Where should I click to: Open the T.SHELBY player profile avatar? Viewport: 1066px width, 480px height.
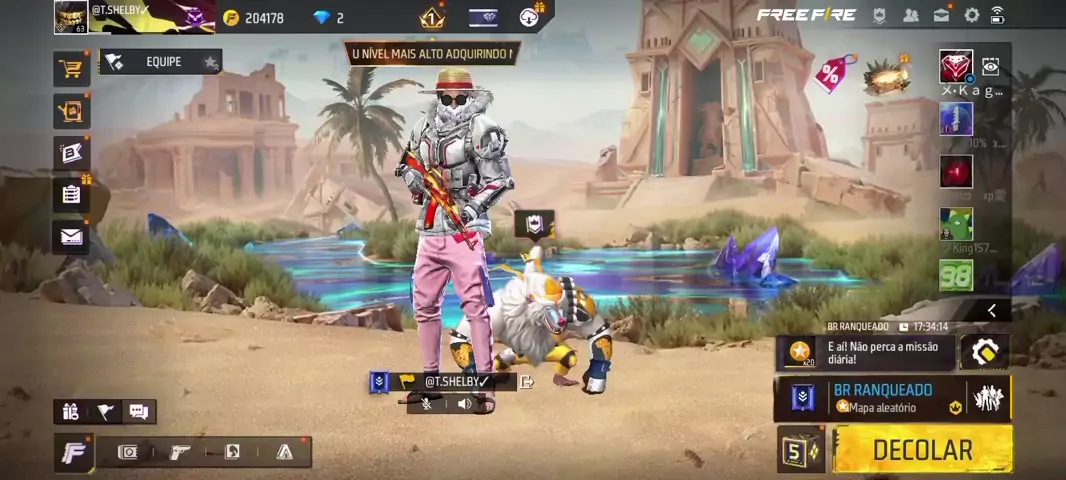[x=71, y=17]
